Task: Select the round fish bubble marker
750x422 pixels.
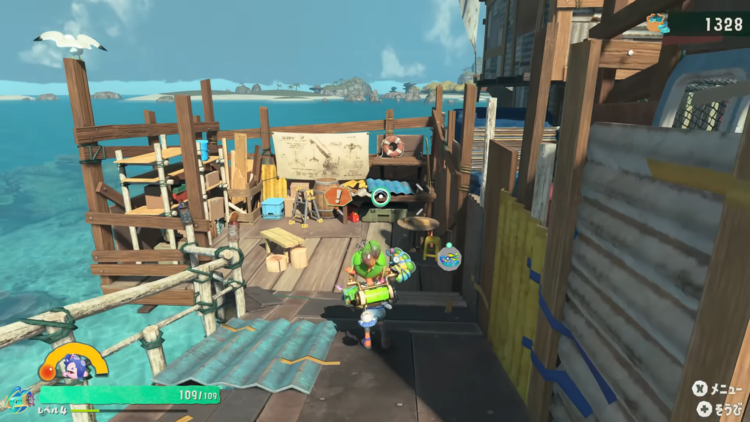Action: (449, 257)
